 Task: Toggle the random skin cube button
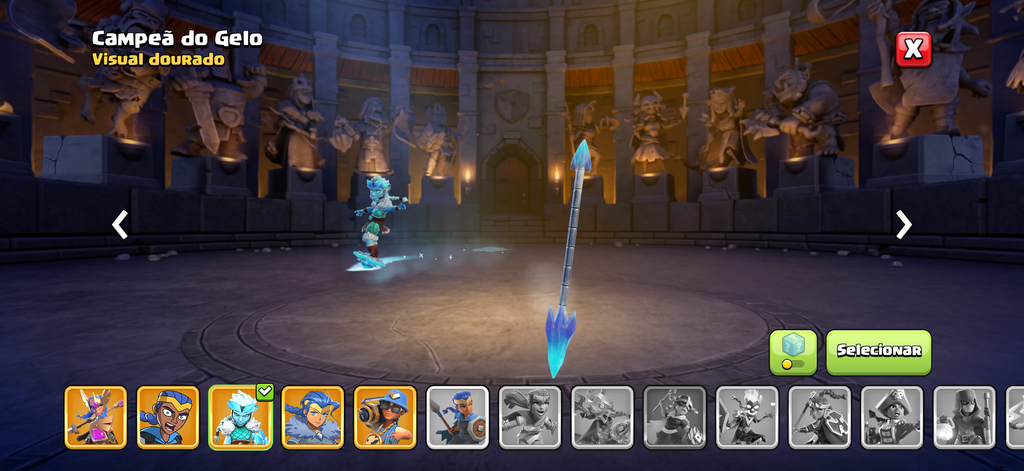[792, 352]
